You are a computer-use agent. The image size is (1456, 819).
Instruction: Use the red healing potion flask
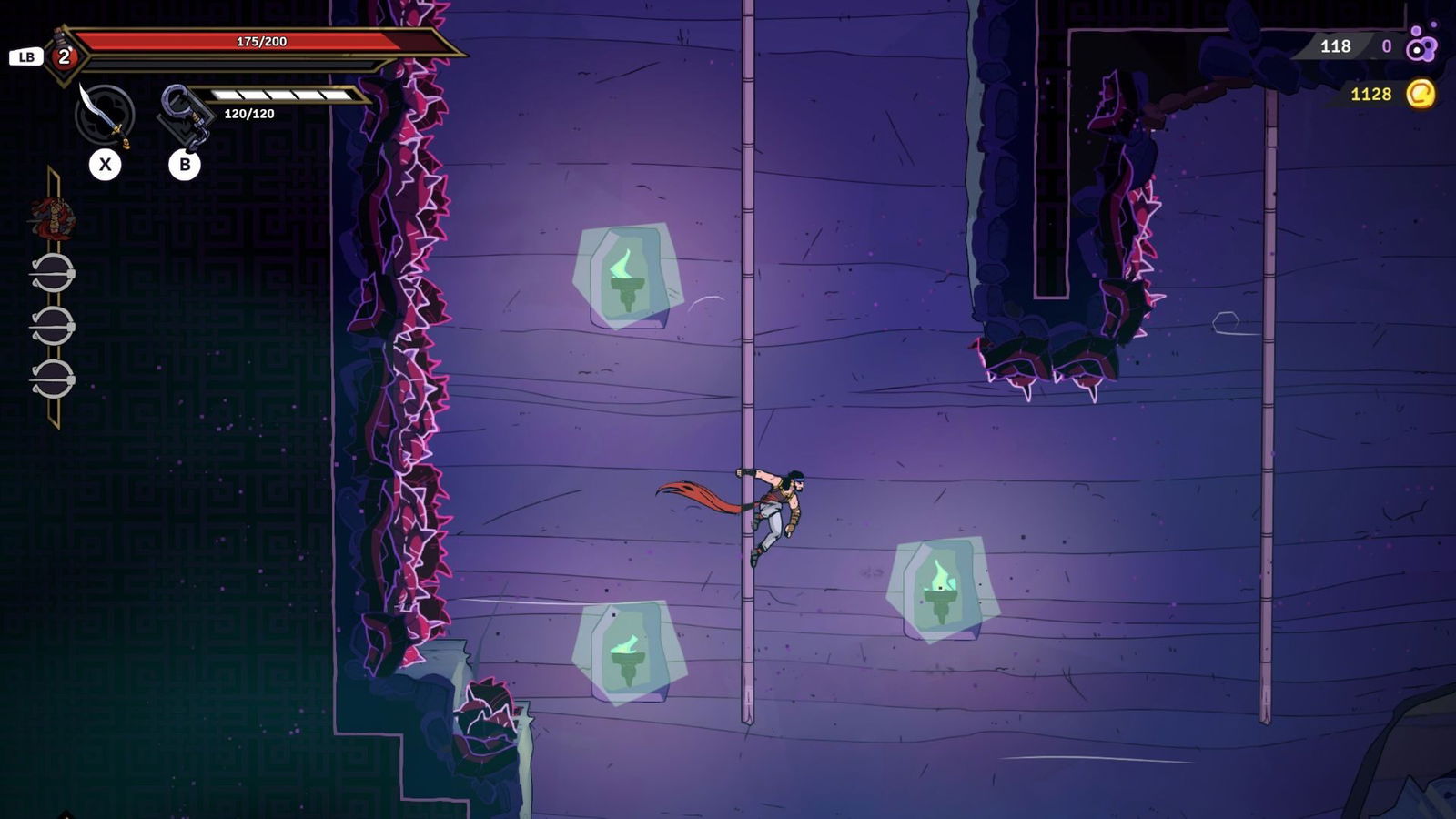63,55
